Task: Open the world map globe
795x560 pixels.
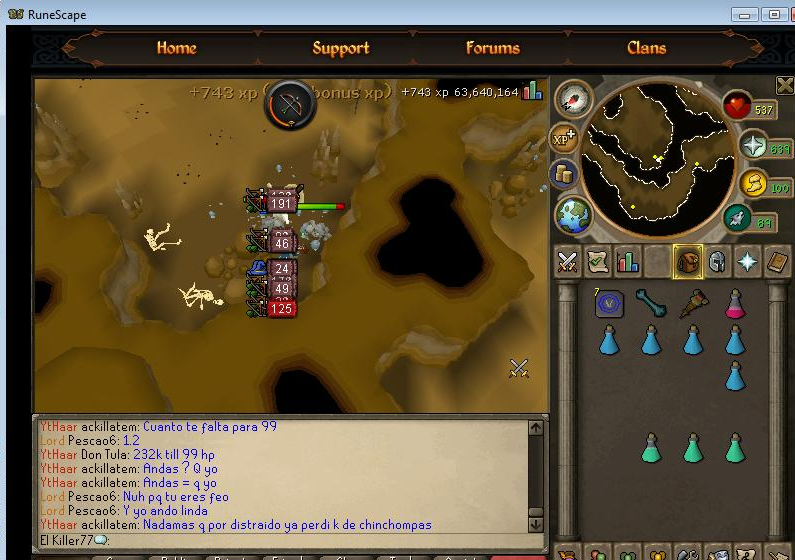Action: 575,216
